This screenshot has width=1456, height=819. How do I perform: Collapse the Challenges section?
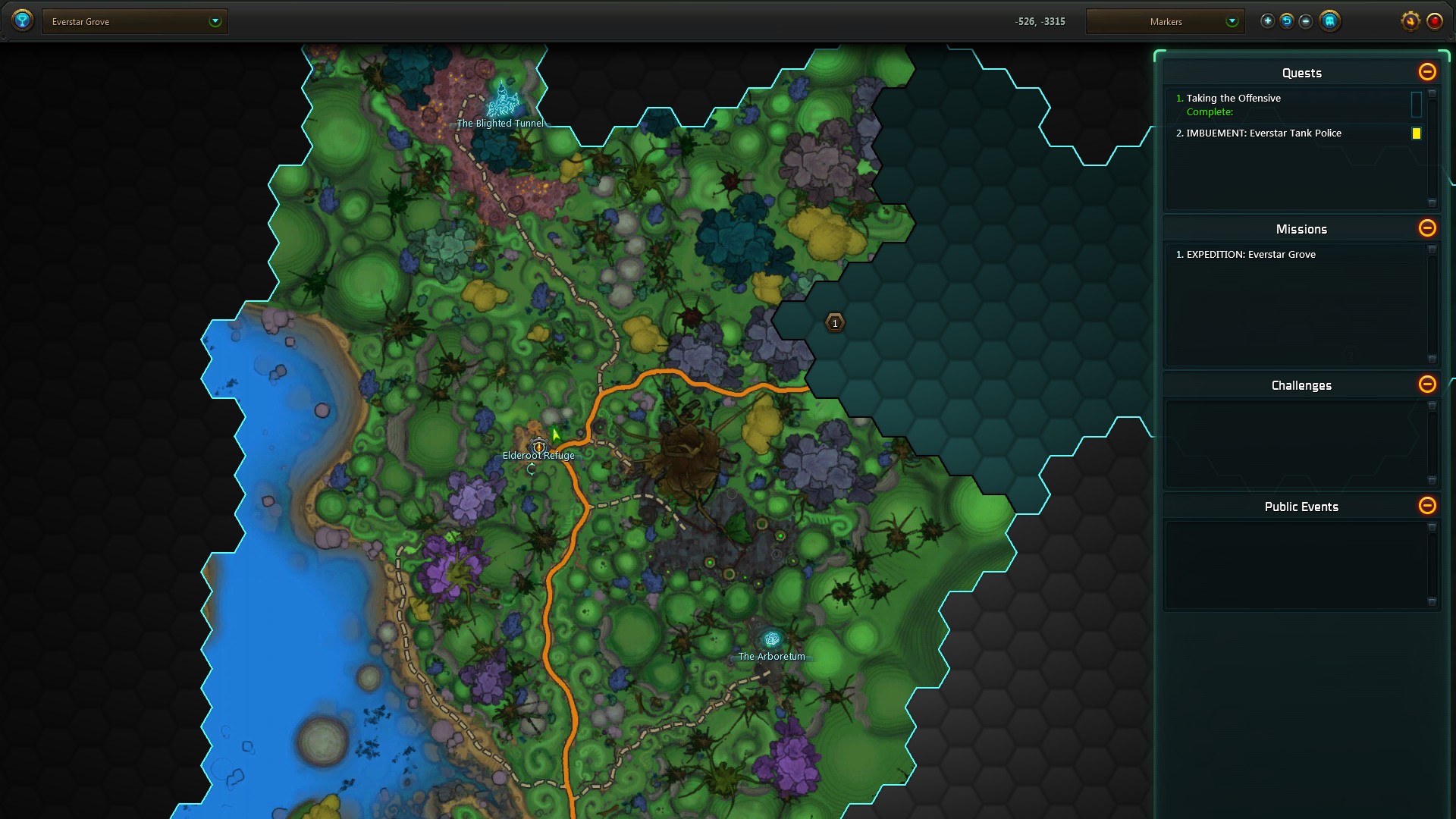click(1426, 384)
